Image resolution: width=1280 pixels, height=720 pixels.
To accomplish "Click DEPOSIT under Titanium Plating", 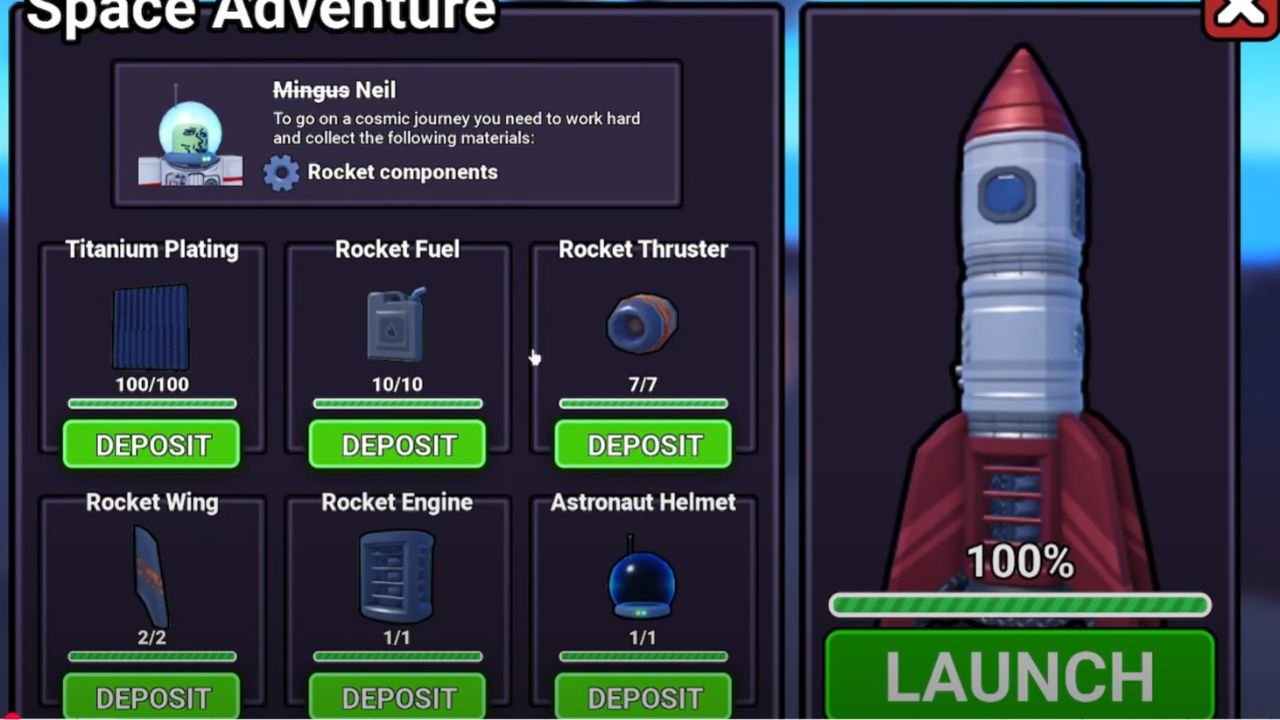I will (x=151, y=445).
